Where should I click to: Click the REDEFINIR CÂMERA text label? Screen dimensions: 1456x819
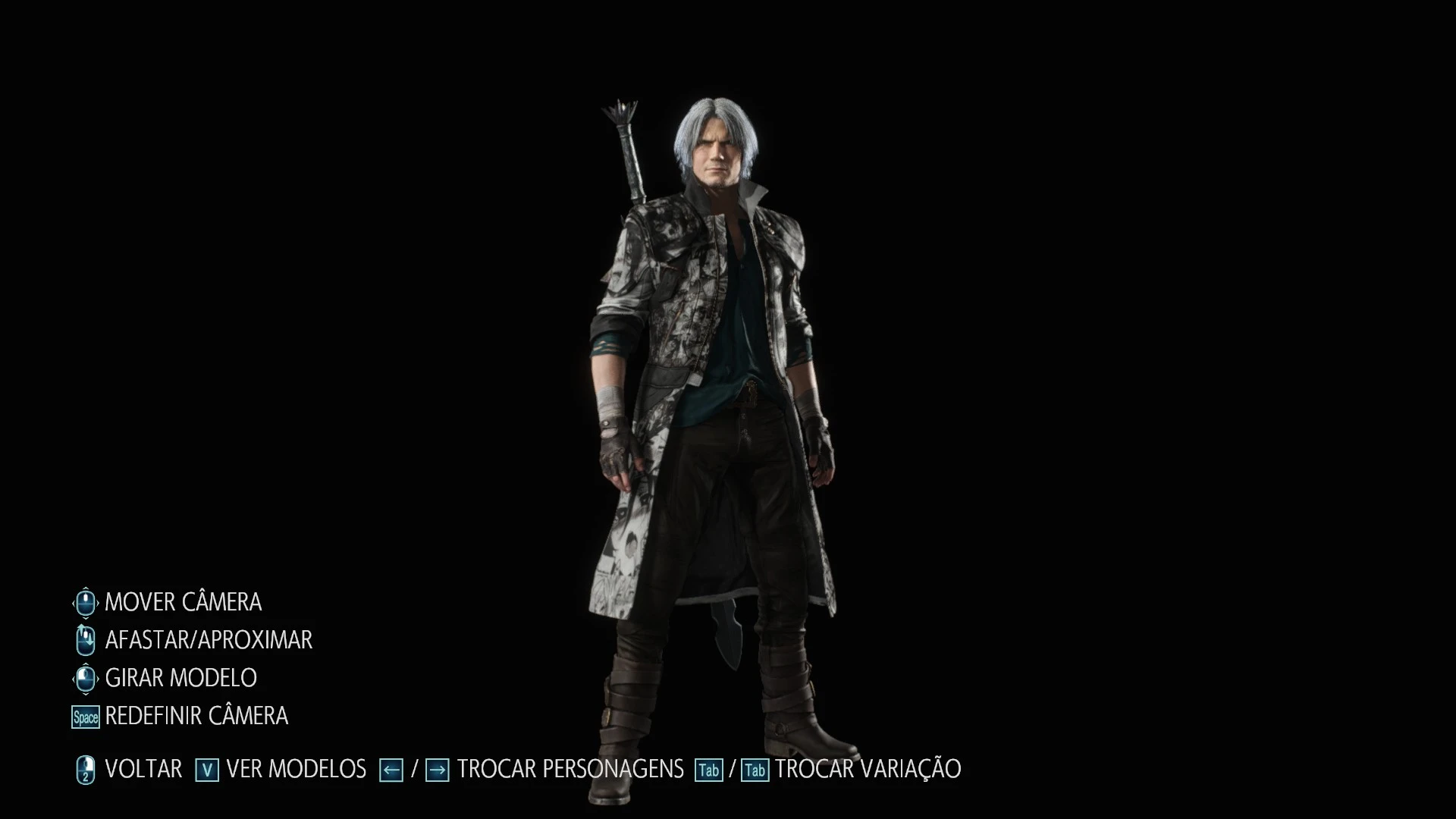coord(197,715)
